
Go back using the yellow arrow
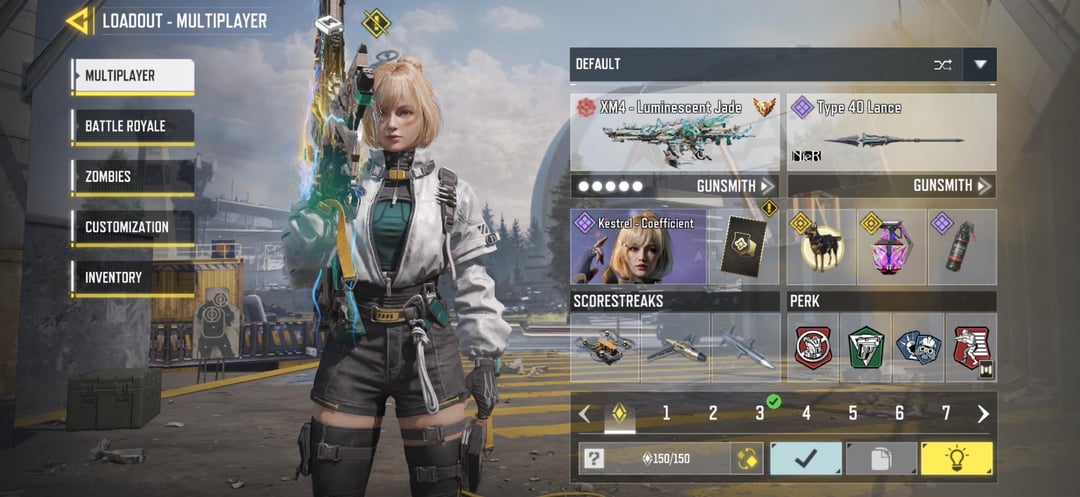pyautogui.click(x=78, y=20)
